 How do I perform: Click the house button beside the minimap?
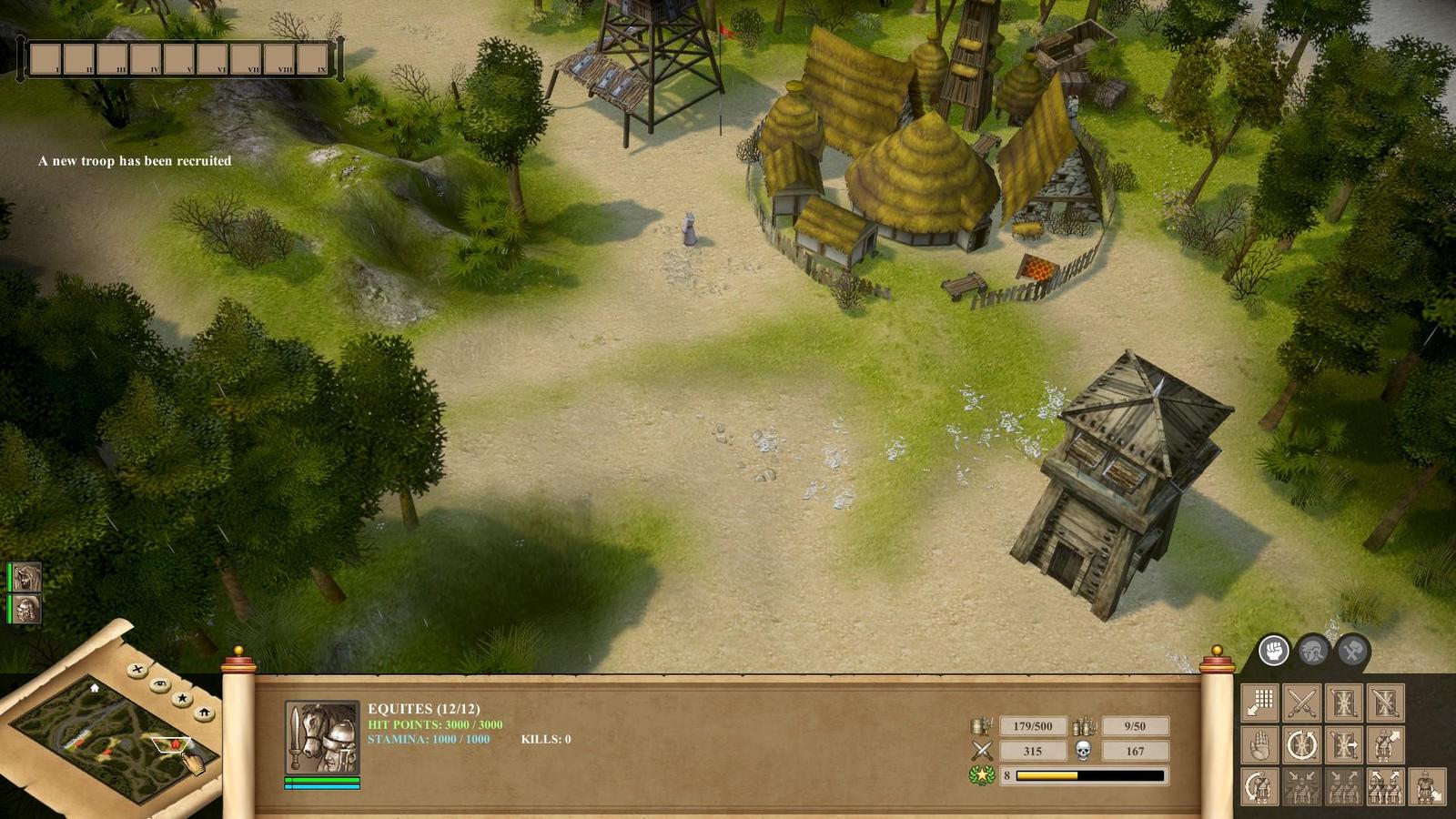[x=205, y=713]
